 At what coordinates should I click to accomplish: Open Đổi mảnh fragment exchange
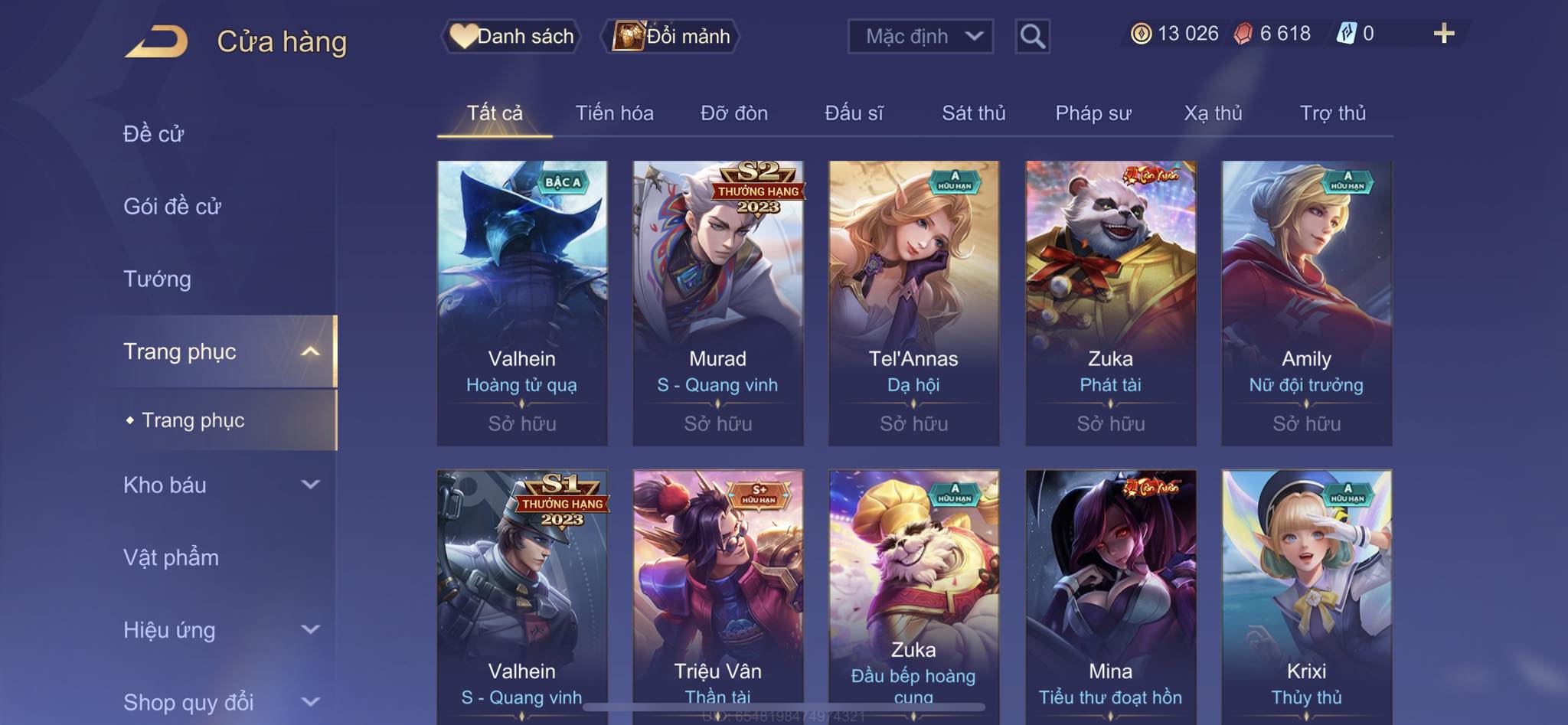coord(672,36)
